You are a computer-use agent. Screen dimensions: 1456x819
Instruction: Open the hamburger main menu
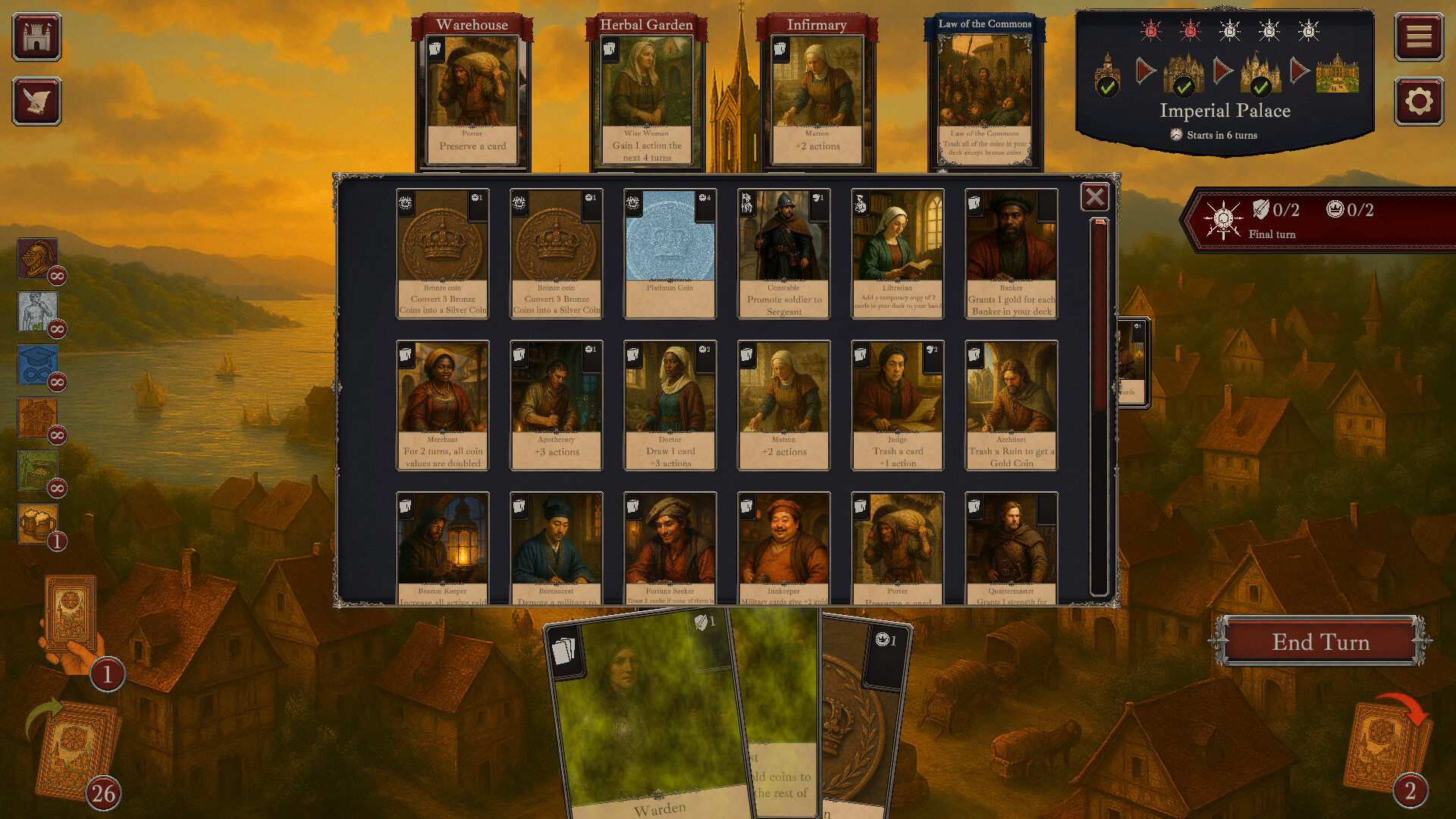pyautogui.click(x=1418, y=37)
